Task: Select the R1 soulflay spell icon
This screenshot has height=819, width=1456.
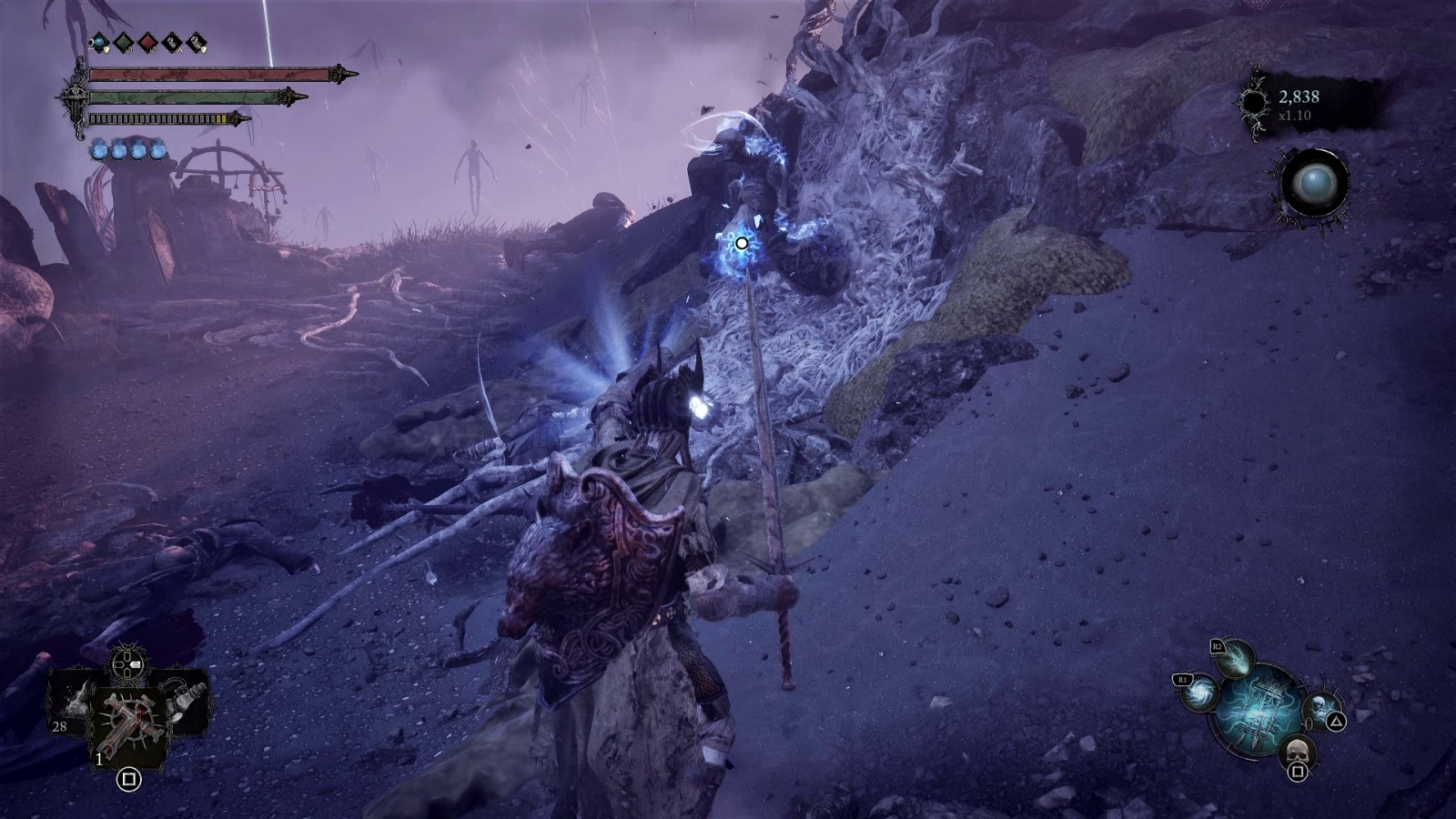Action: [x=1198, y=693]
